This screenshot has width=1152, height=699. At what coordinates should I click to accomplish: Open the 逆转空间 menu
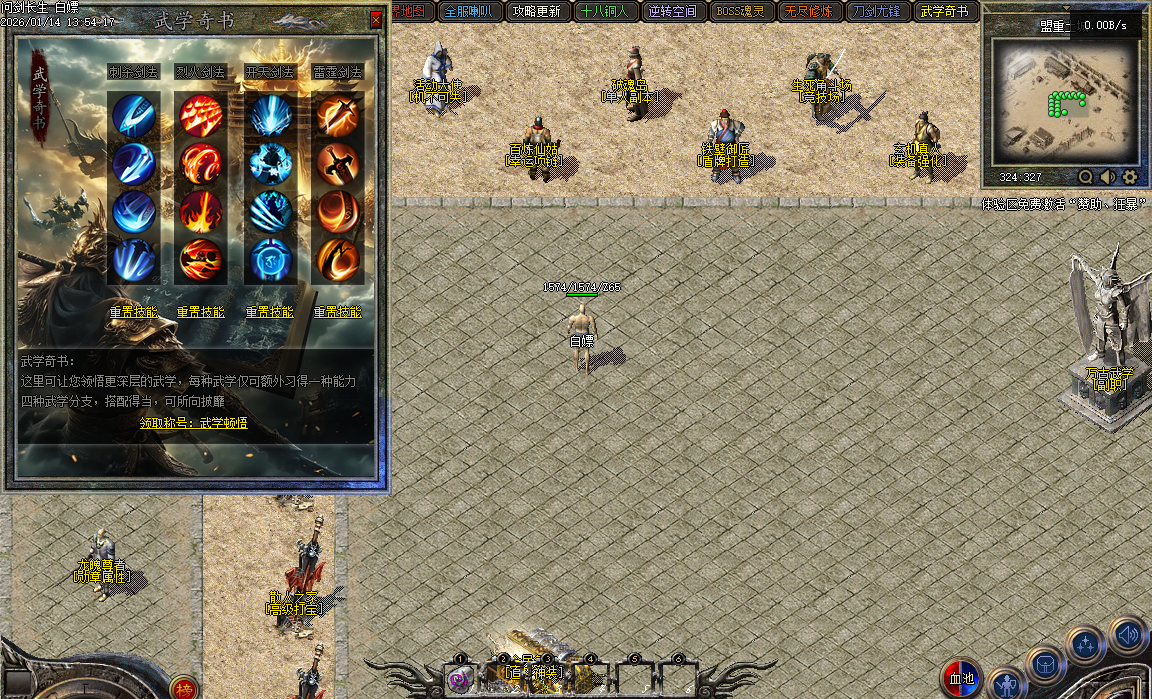coord(672,12)
